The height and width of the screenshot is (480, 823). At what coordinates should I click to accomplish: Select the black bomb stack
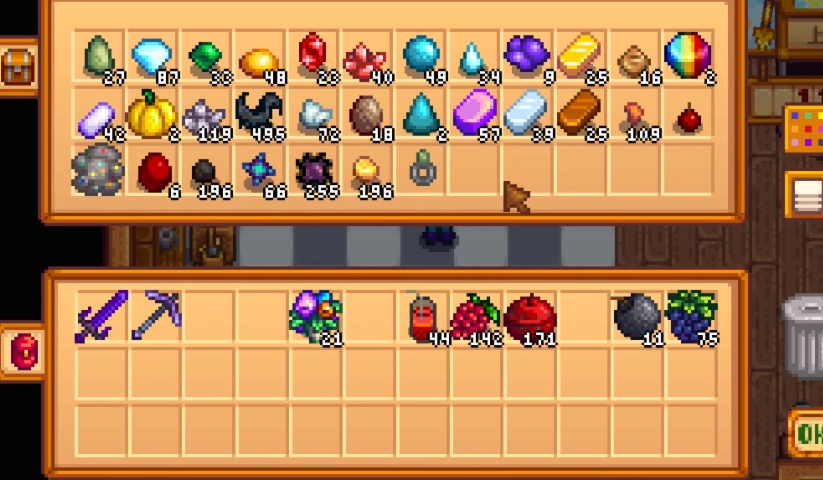[637, 317]
